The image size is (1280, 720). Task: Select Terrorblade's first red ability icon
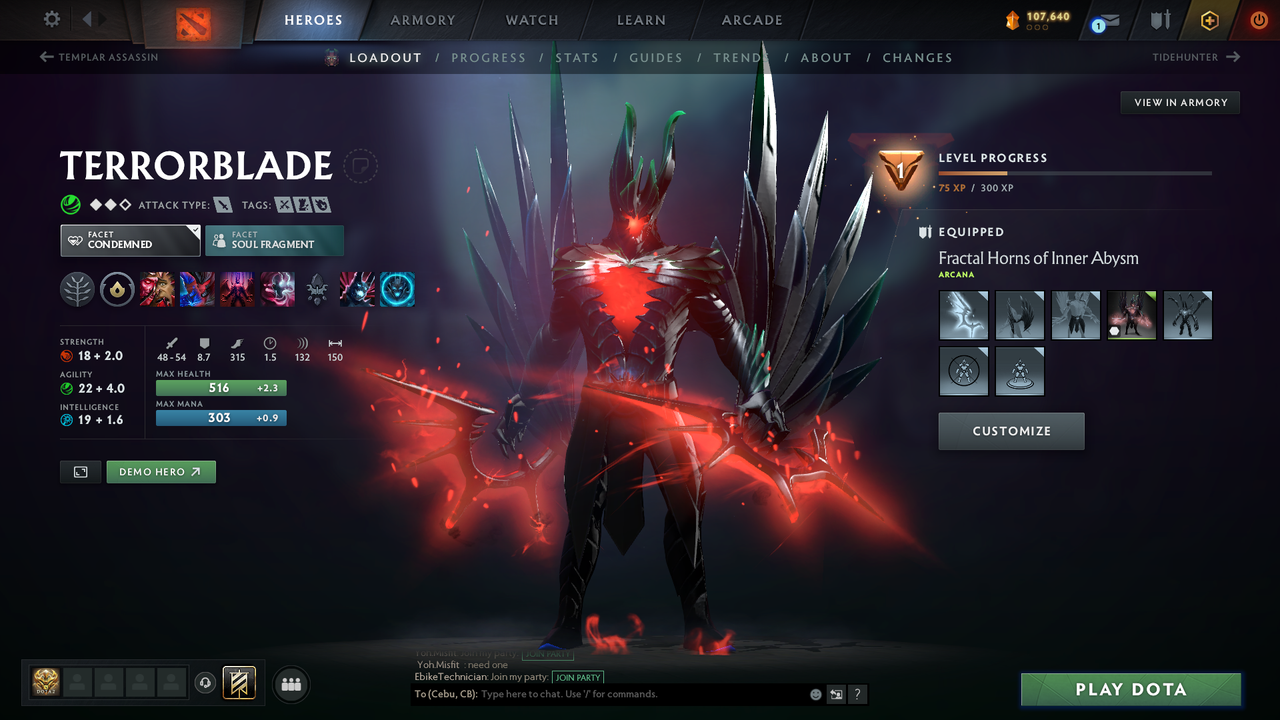[157, 289]
